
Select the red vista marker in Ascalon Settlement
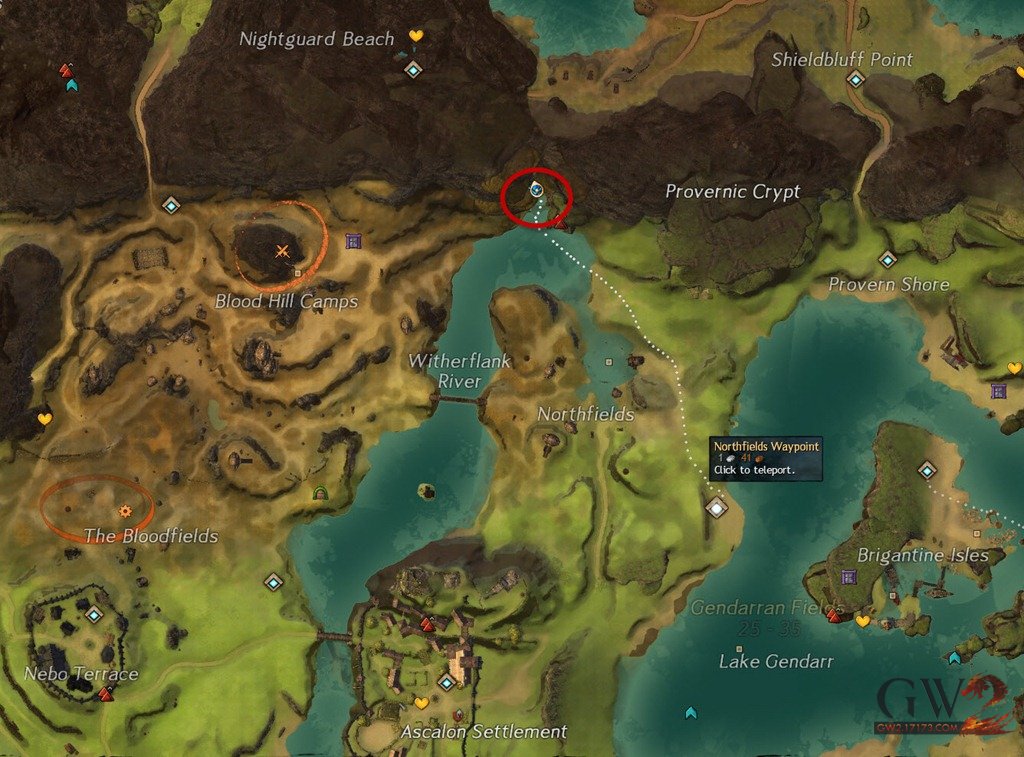click(x=427, y=625)
